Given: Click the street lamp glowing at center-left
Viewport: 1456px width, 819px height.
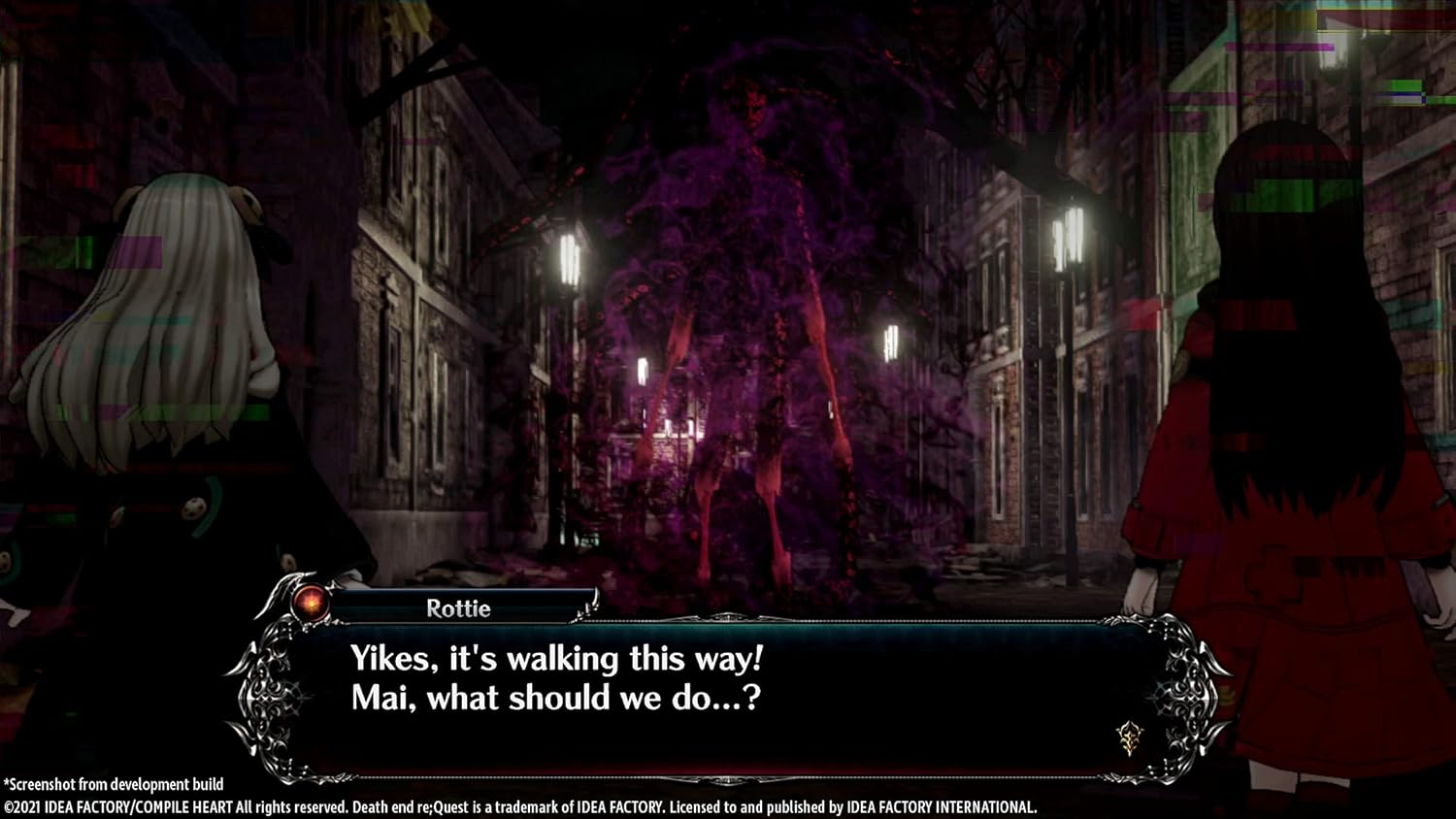Looking at the screenshot, I should tap(568, 257).
